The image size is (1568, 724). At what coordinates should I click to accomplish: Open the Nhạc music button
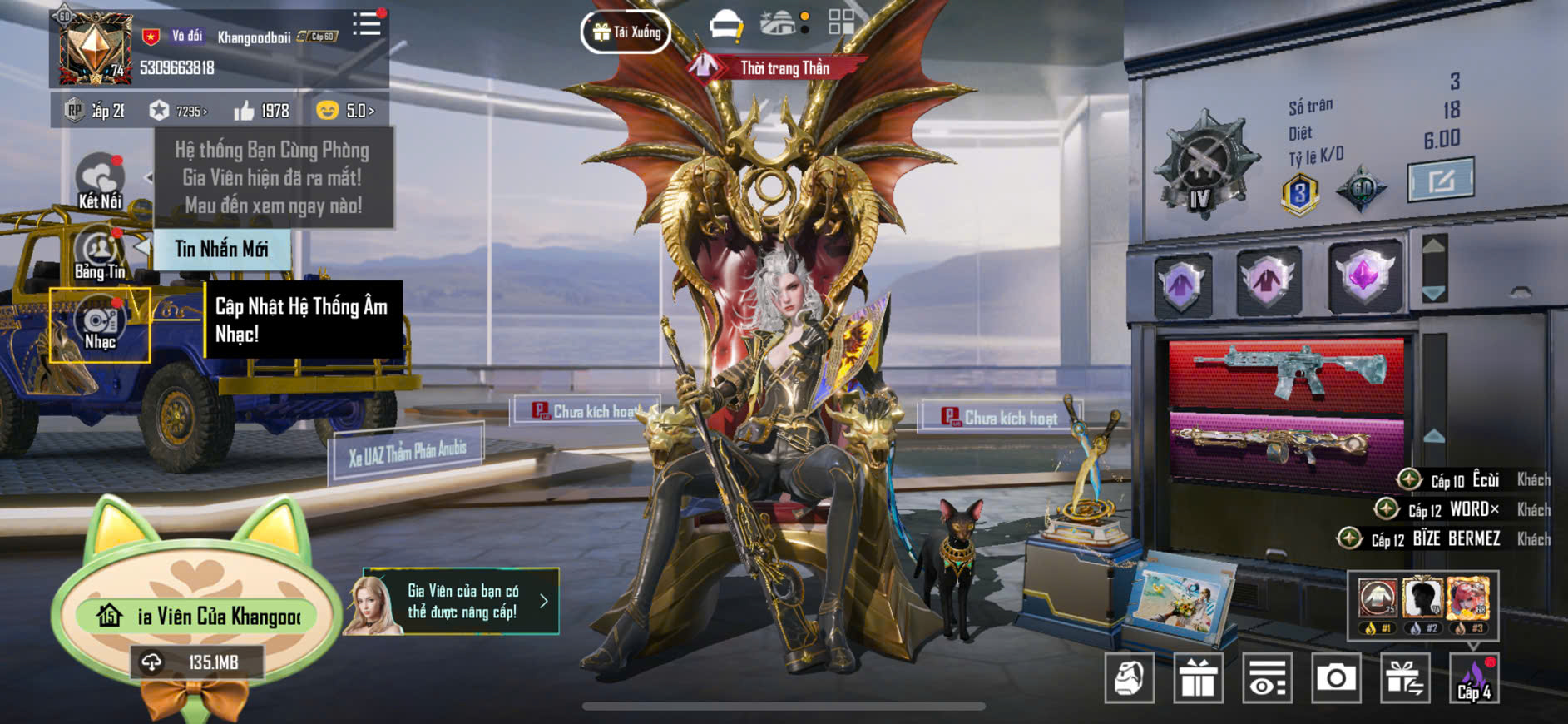click(x=100, y=325)
